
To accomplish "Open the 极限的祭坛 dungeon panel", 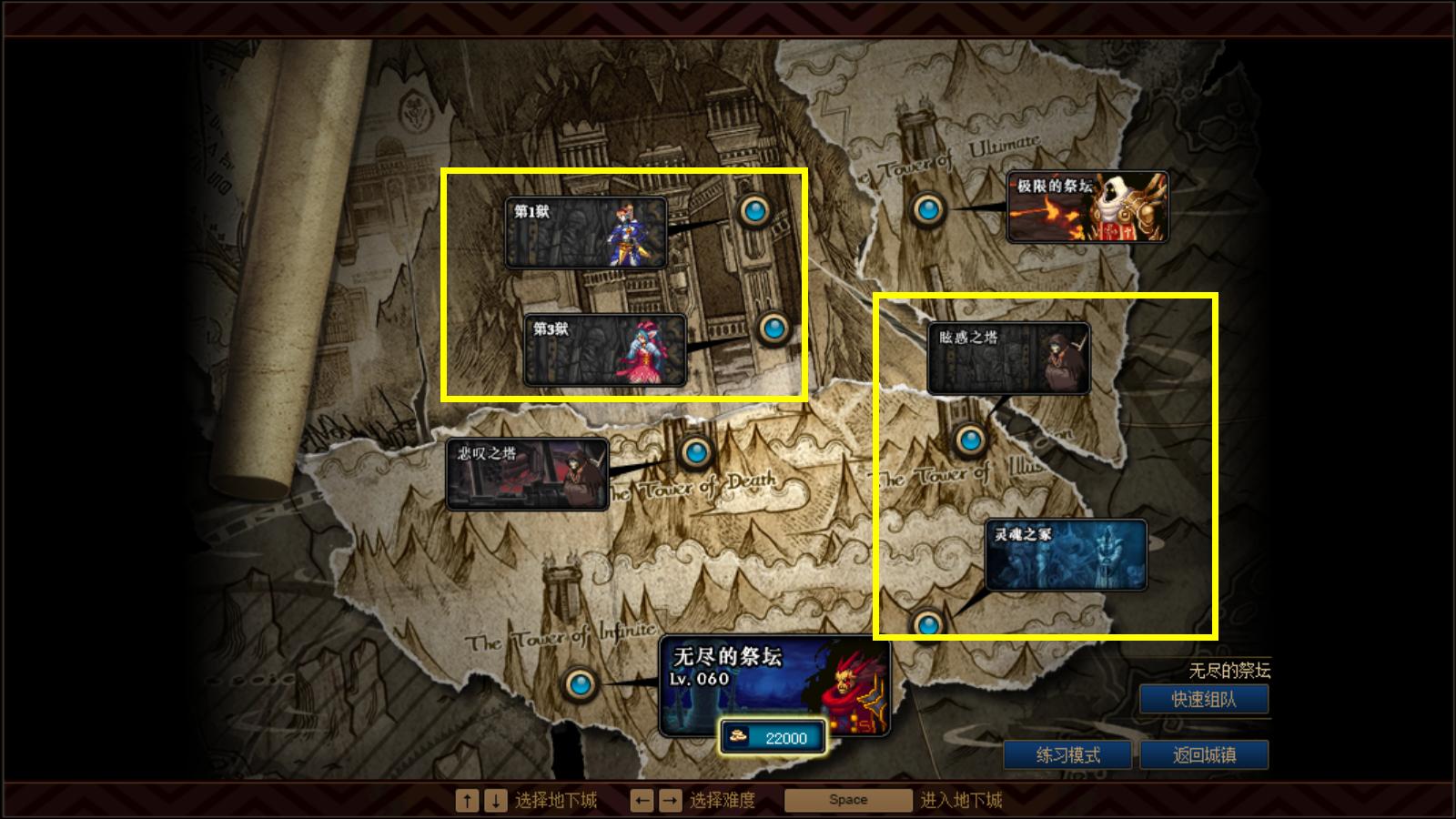I will [x=1087, y=207].
